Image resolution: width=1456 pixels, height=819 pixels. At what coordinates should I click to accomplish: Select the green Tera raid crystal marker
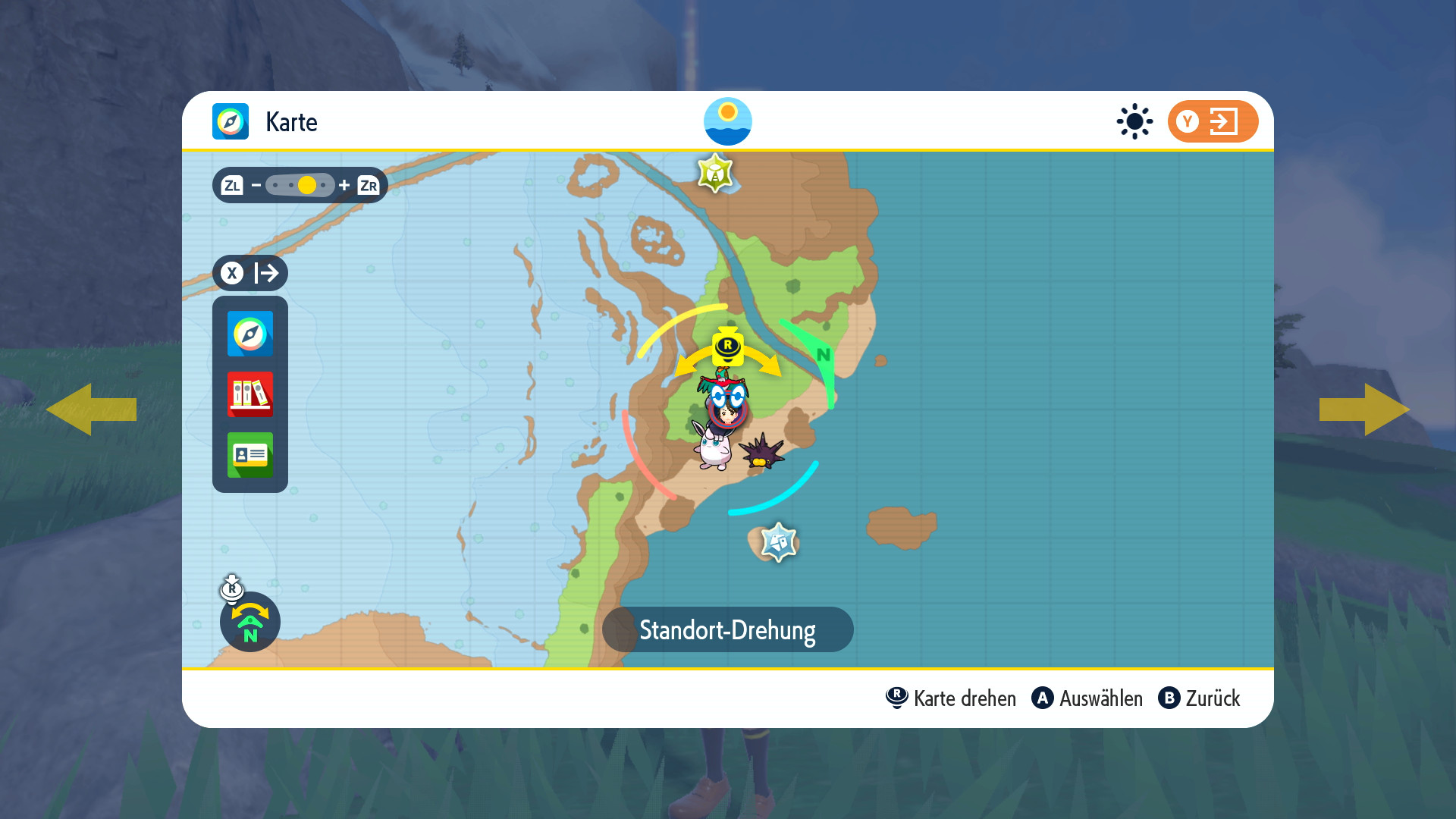pyautogui.click(x=715, y=173)
